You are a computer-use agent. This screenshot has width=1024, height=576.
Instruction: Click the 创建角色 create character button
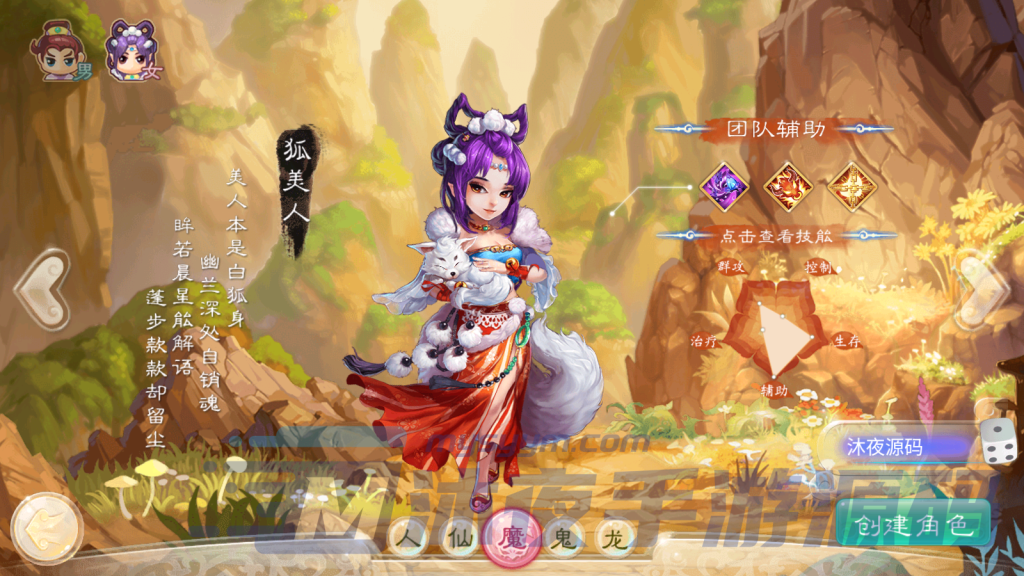(x=912, y=523)
